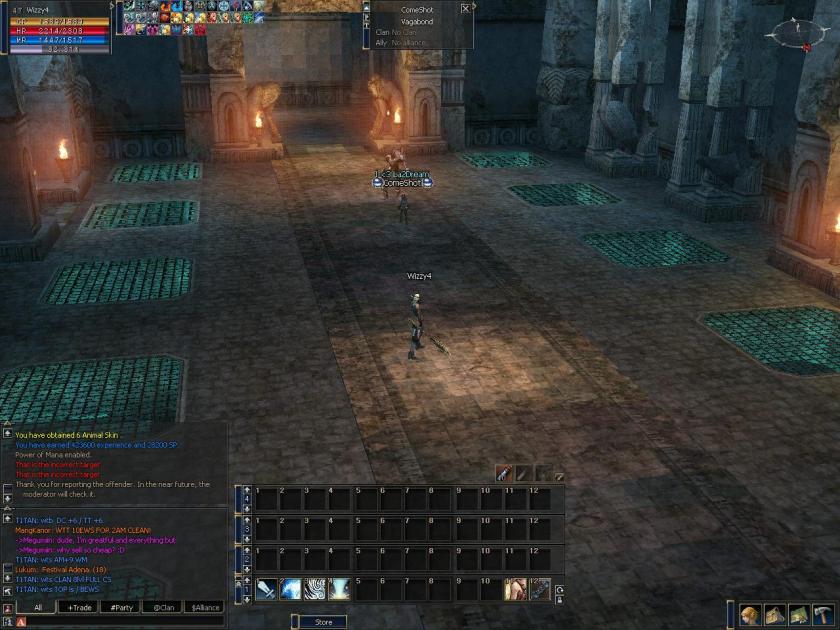Screen dimensions: 840x630
Task: Activate the blue energy skill in slot 2
Action: point(291,589)
